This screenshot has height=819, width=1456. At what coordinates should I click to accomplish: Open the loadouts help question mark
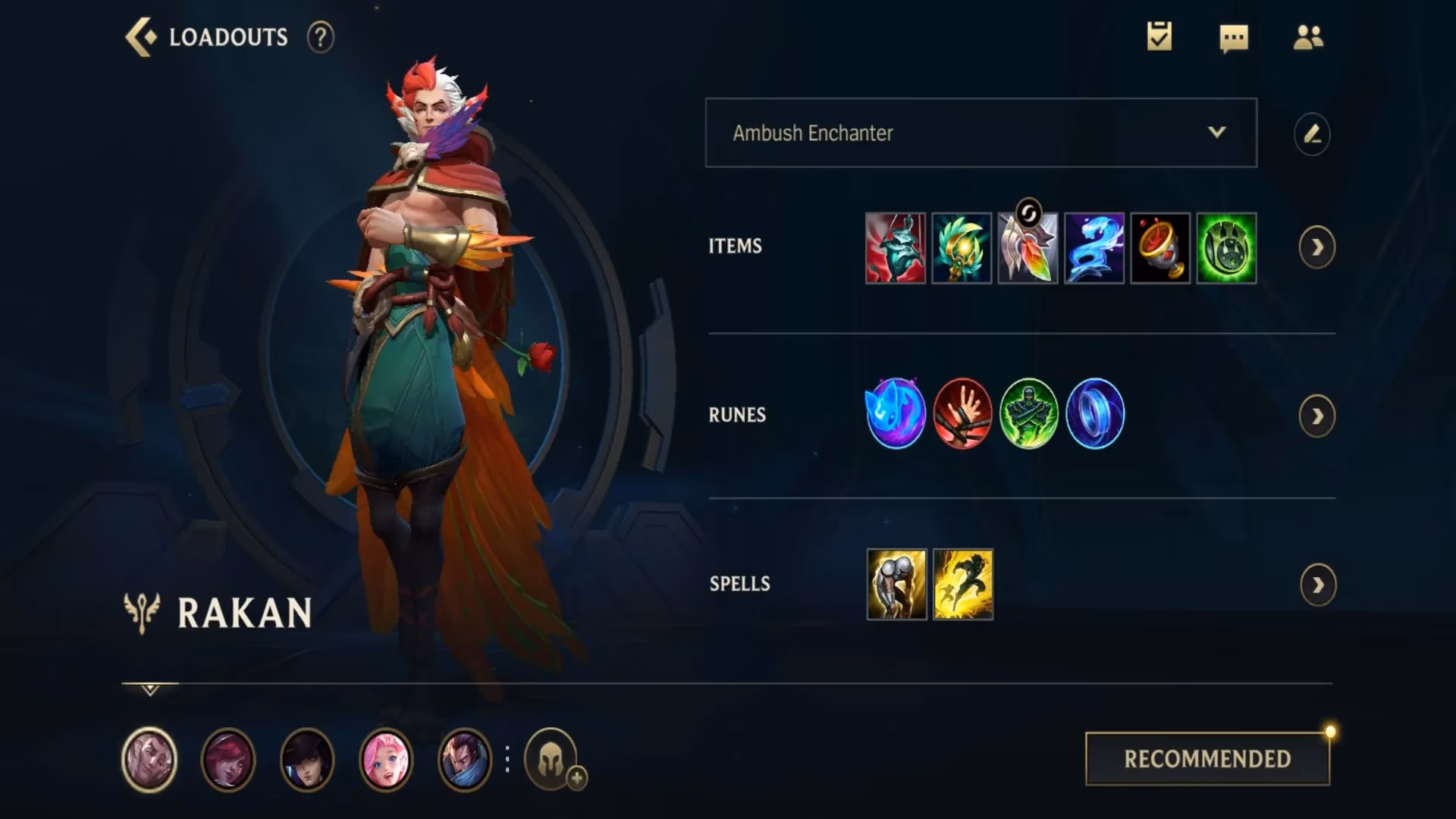coord(322,36)
